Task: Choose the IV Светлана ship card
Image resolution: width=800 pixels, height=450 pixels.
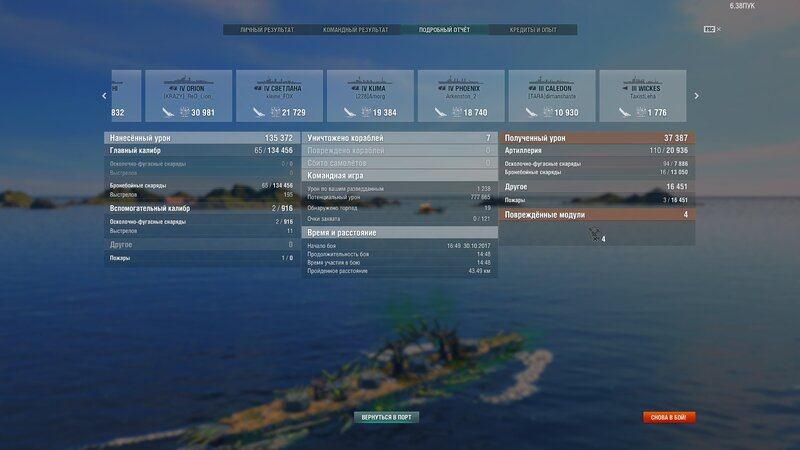Action: 279,96
